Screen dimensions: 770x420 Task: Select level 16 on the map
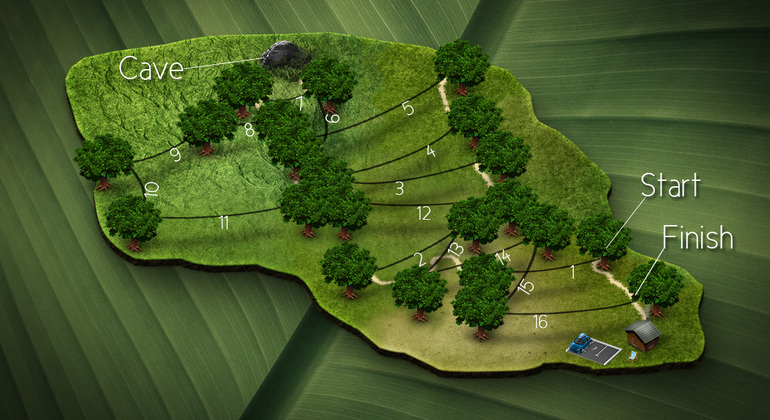540,322
